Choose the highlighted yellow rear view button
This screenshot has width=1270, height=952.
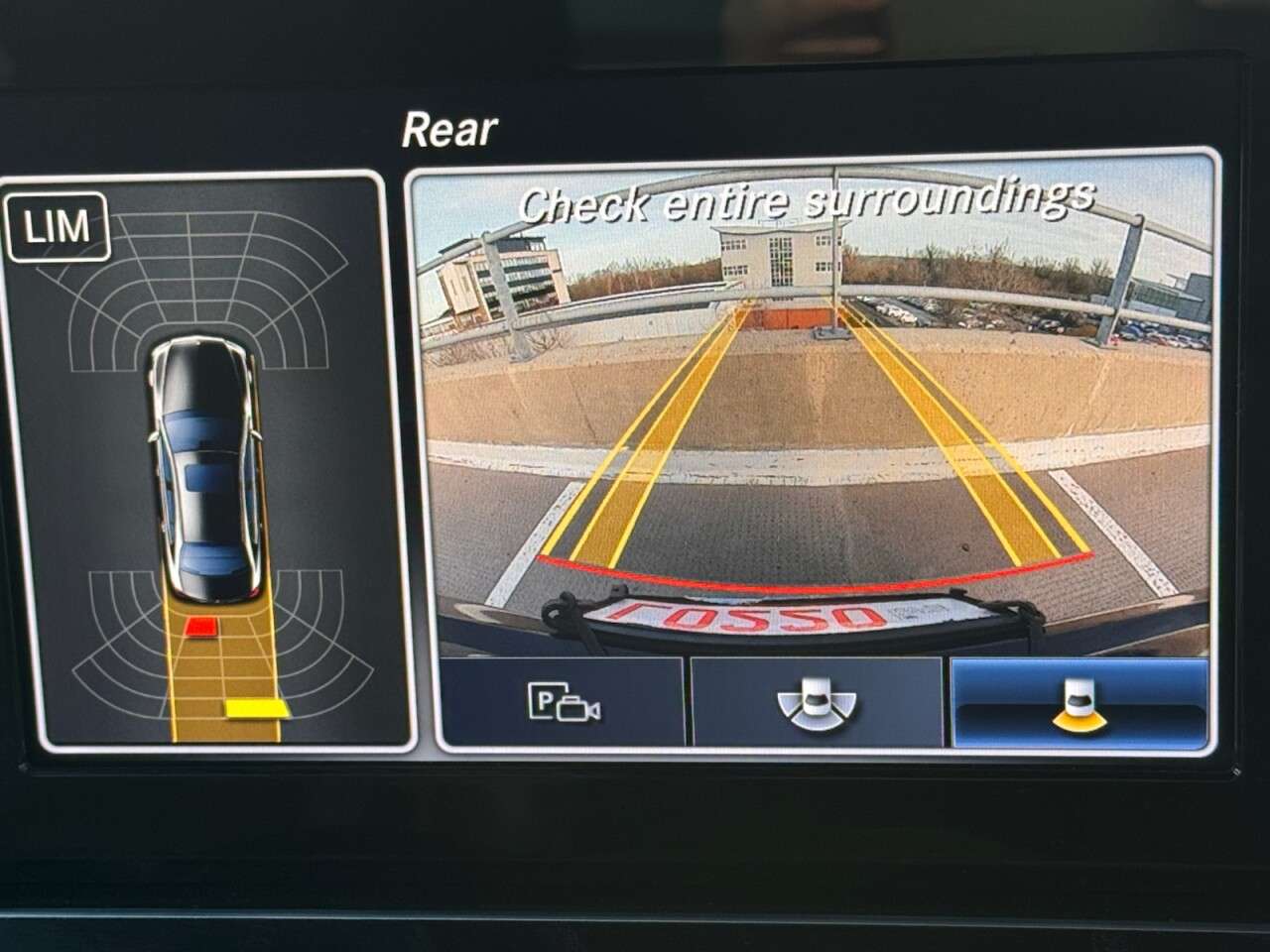(x=1079, y=701)
